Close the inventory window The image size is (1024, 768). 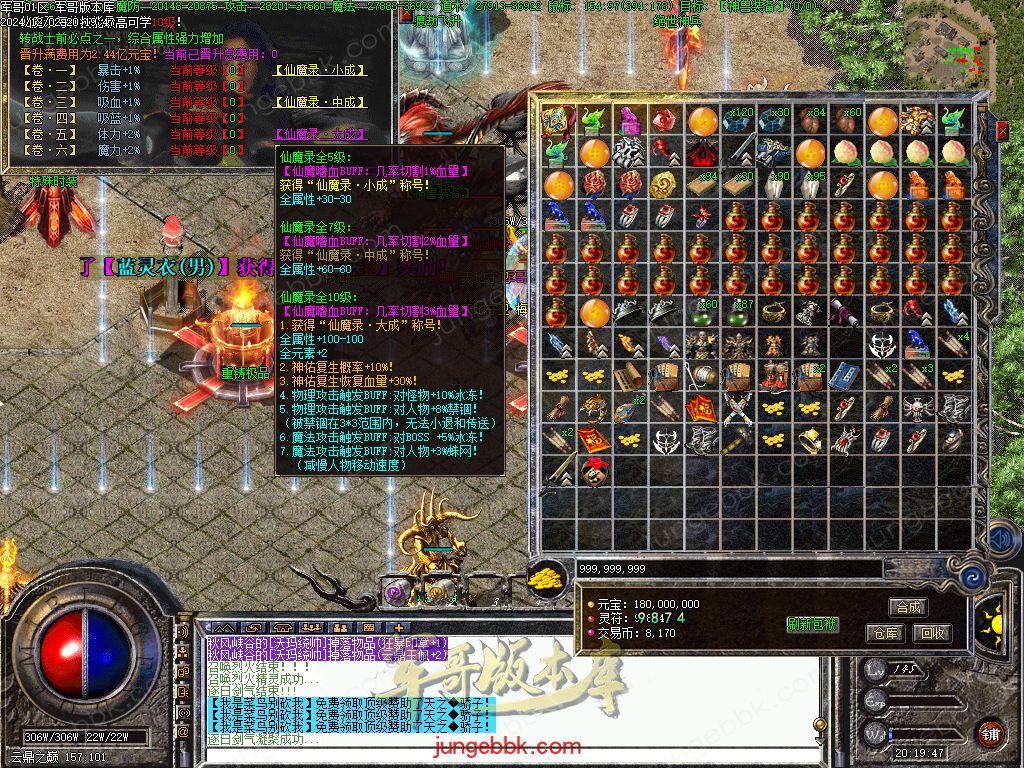pos(1002,129)
